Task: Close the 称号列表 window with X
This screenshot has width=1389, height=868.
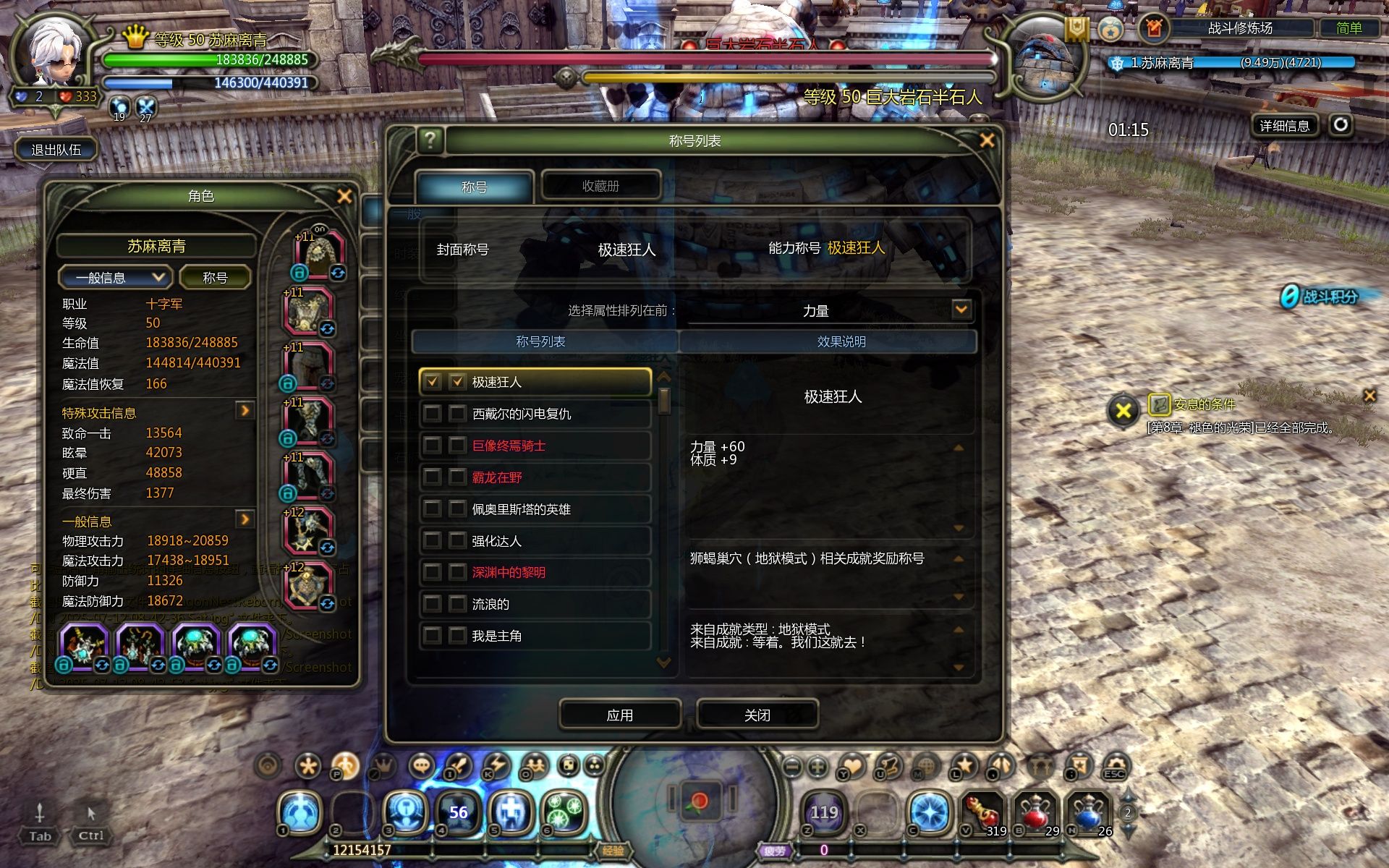Action: 987,140
